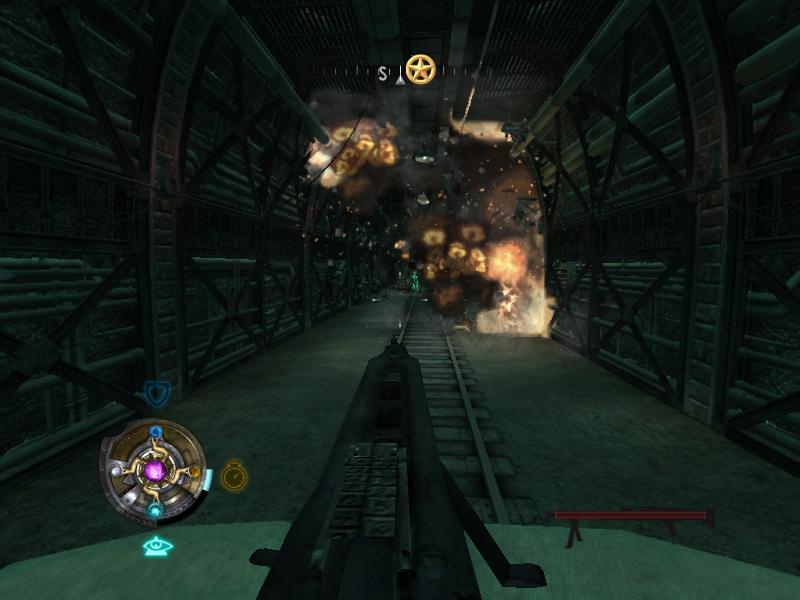Click the purple crystal in the medallion

pyautogui.click(x=155, y=468)
